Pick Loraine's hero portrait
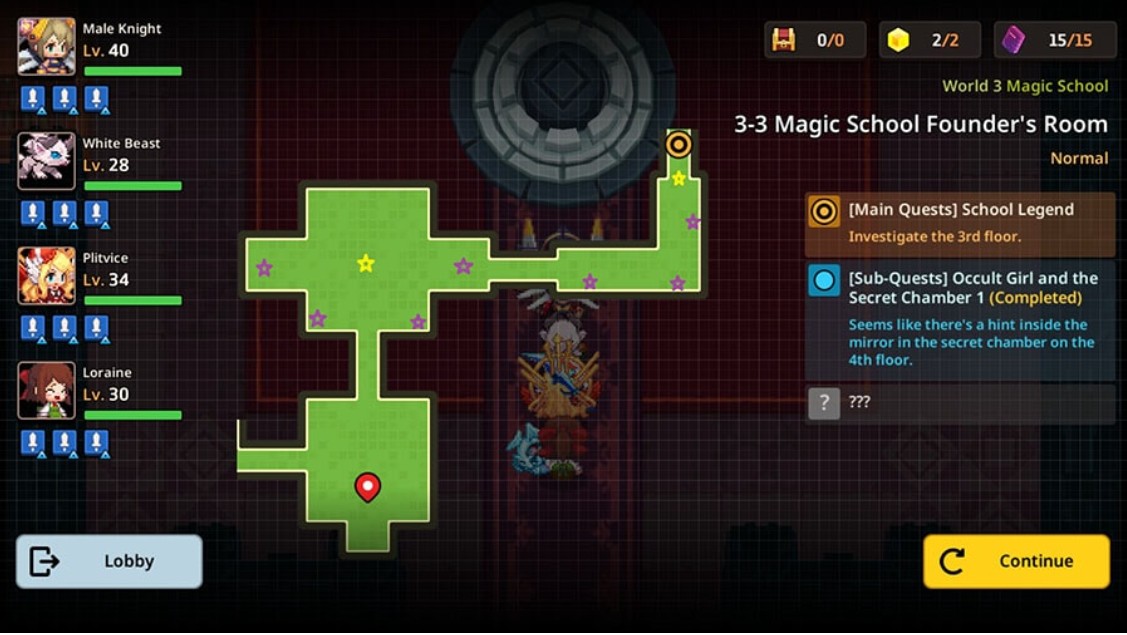 click(x=46, y=390)
